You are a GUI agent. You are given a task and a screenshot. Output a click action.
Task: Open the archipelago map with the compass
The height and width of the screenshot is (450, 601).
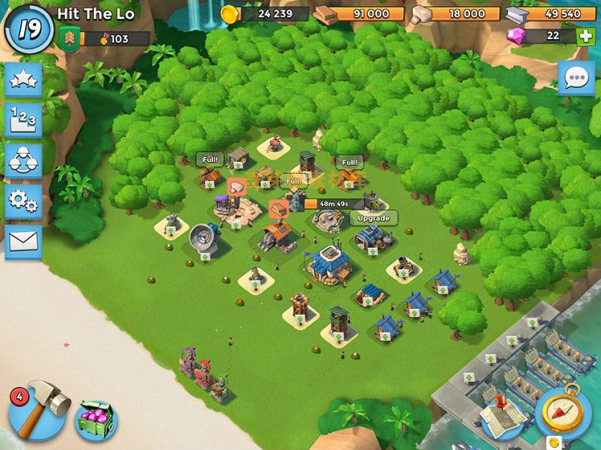click(x=563, y=411)
